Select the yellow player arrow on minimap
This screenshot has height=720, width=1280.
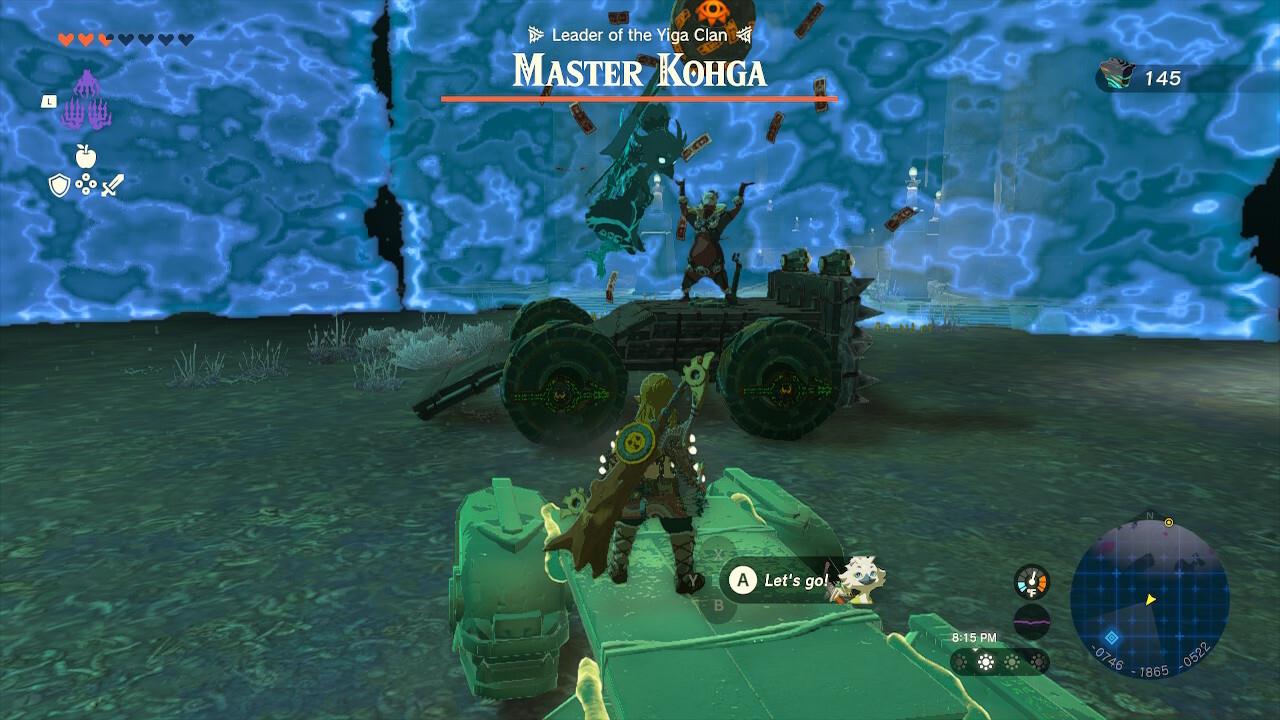point(1149,601)
